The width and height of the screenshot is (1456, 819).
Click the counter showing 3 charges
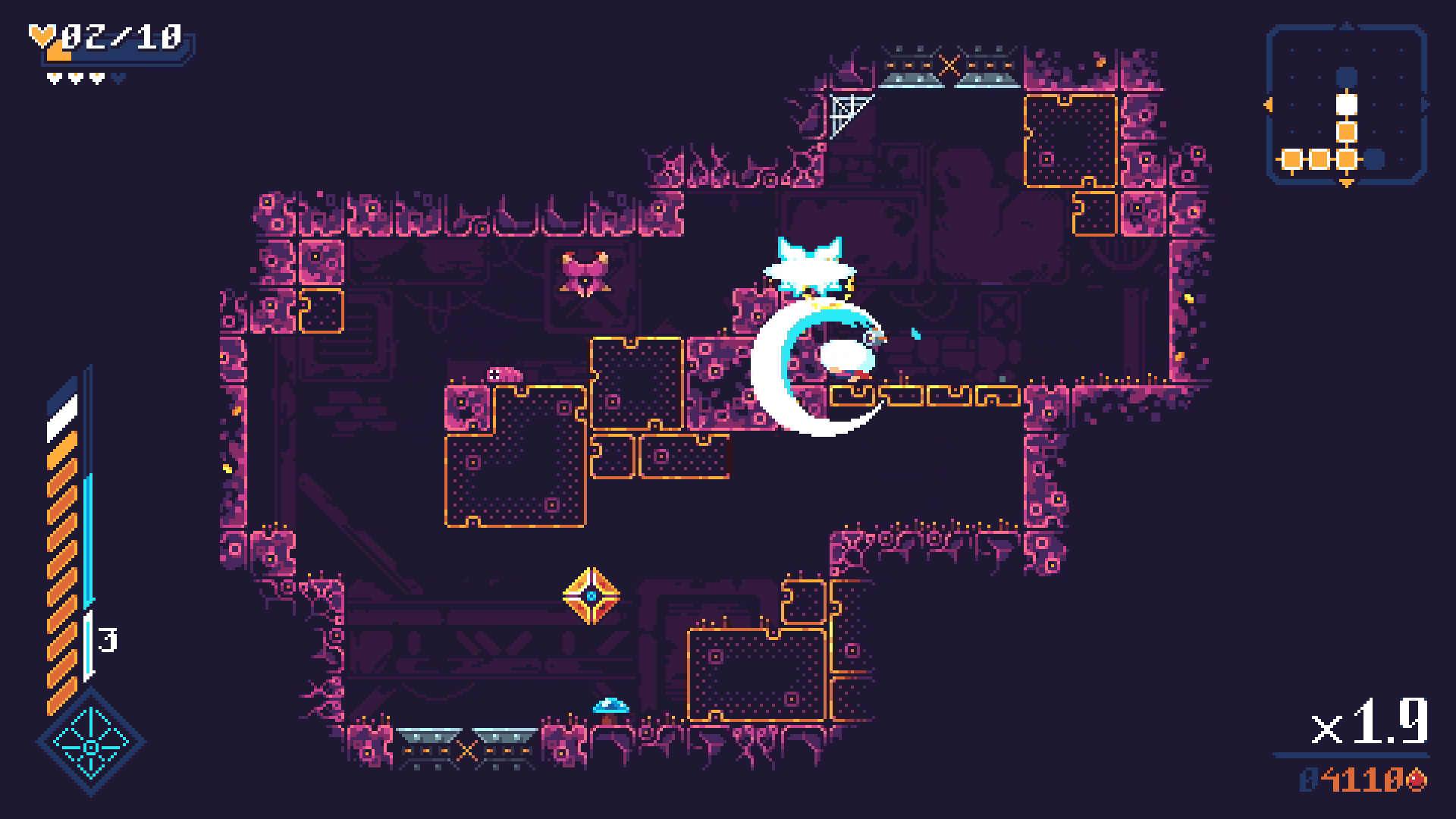108,641
